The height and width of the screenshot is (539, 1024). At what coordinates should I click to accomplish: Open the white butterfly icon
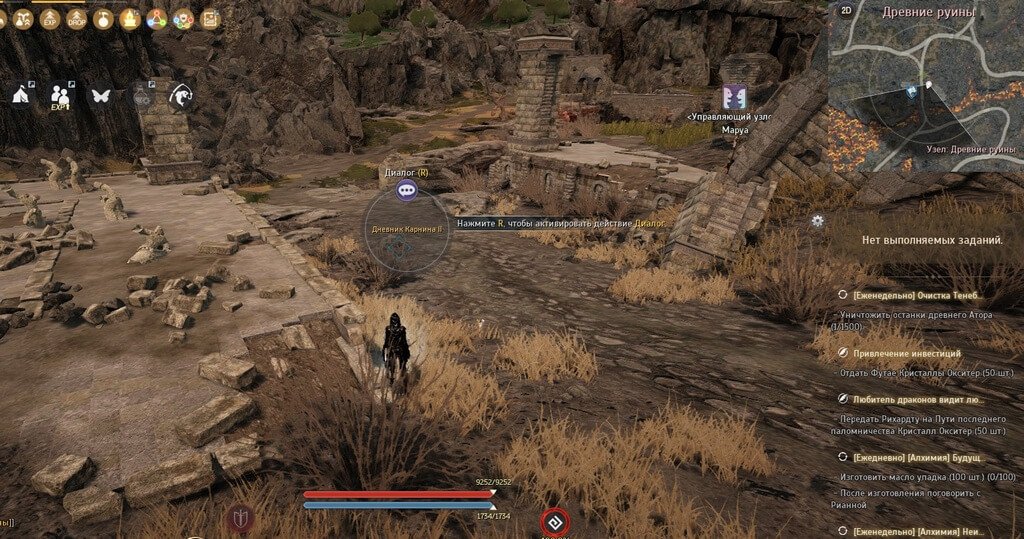click(100, 96)
